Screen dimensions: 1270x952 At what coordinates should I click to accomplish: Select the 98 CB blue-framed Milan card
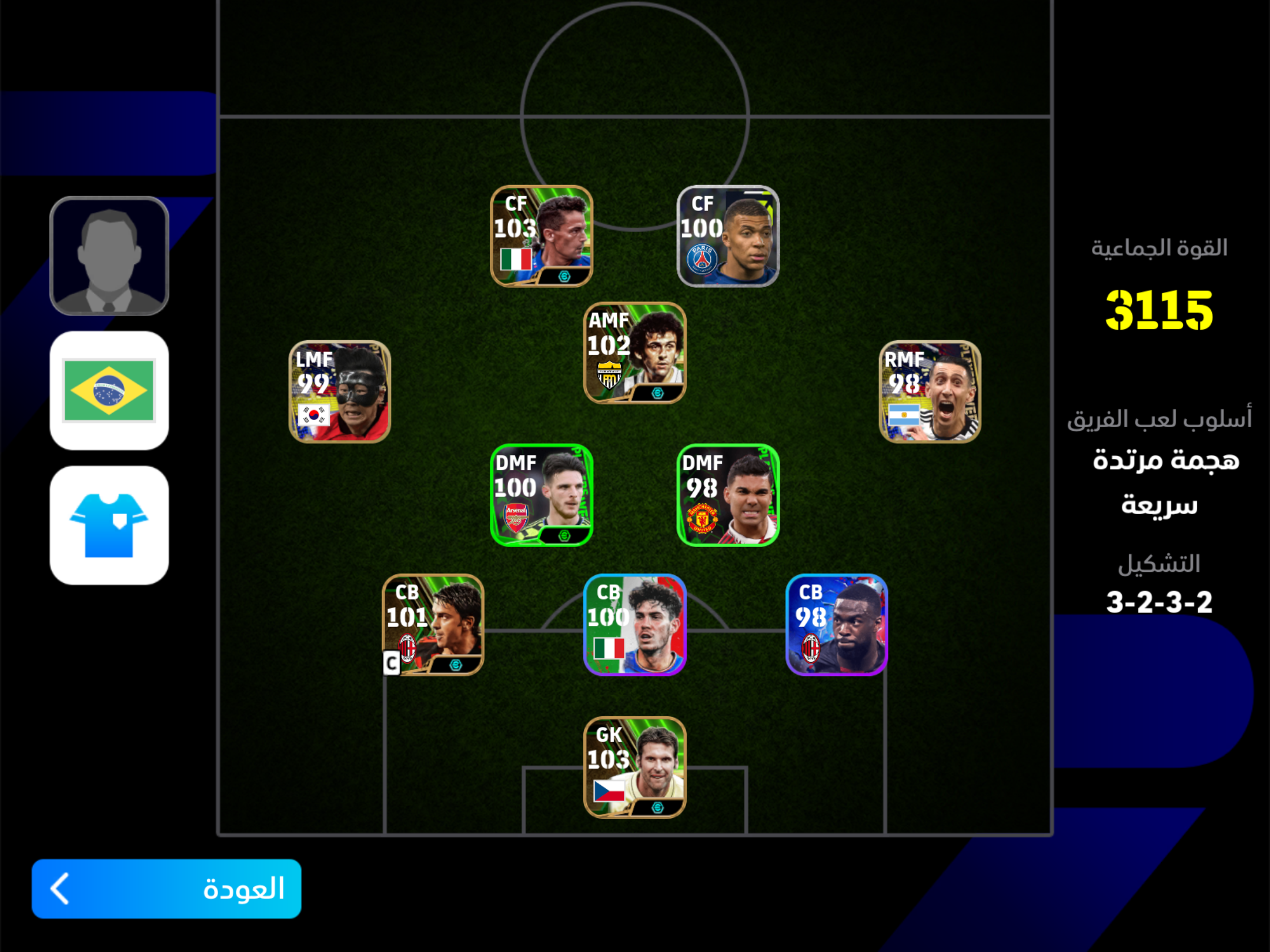837,625
